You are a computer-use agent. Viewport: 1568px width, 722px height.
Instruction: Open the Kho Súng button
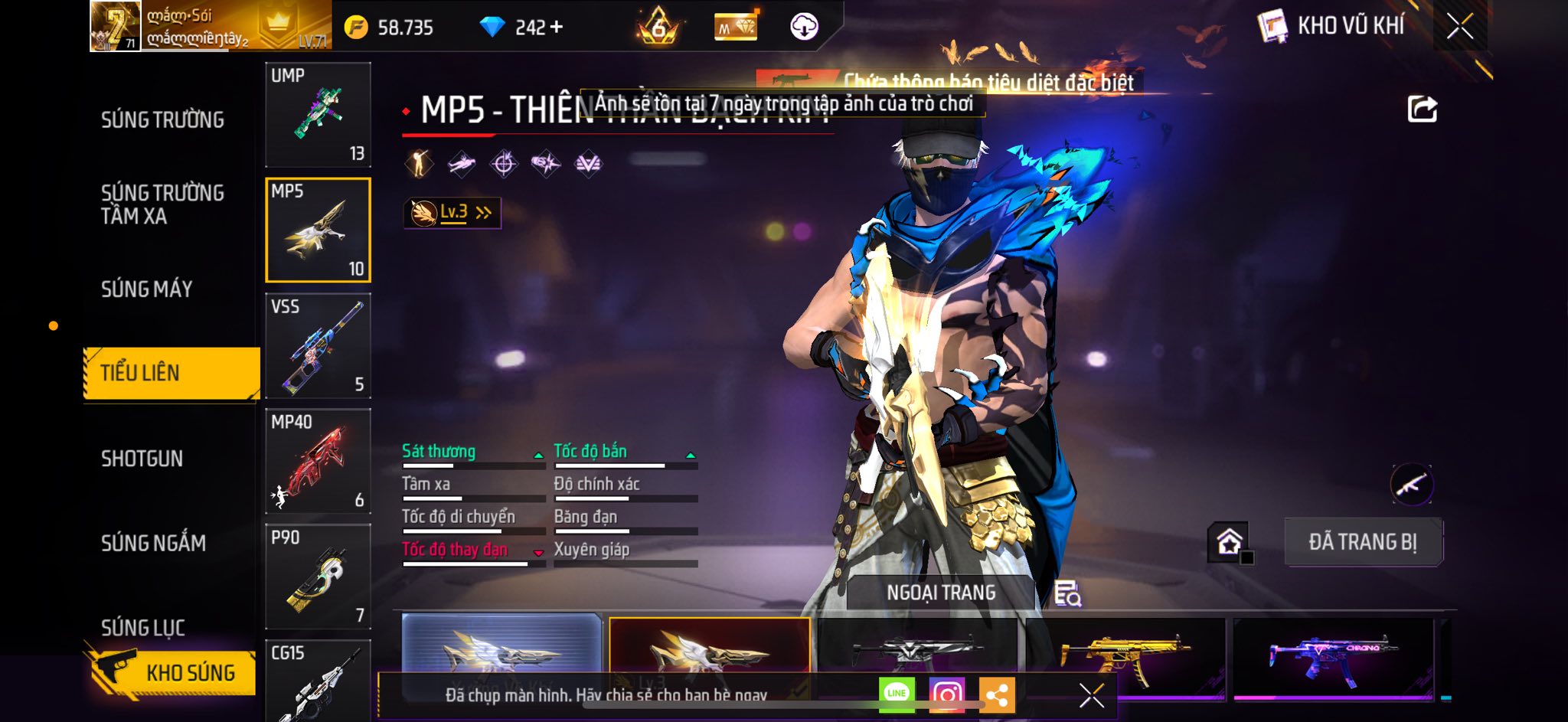point(173,672)
